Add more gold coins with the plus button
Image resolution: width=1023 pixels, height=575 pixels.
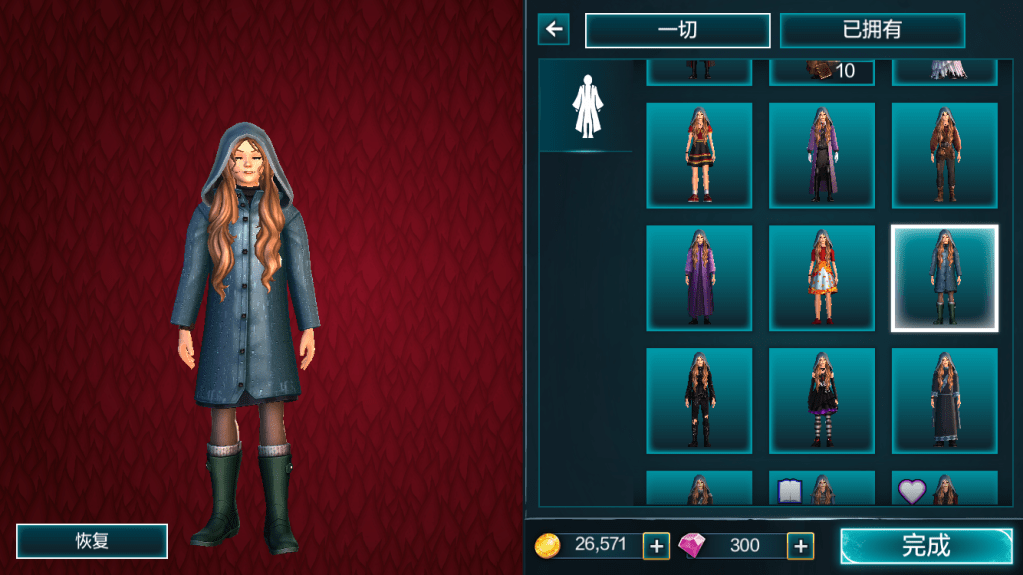pyautogui.click(x=656, y=545)
